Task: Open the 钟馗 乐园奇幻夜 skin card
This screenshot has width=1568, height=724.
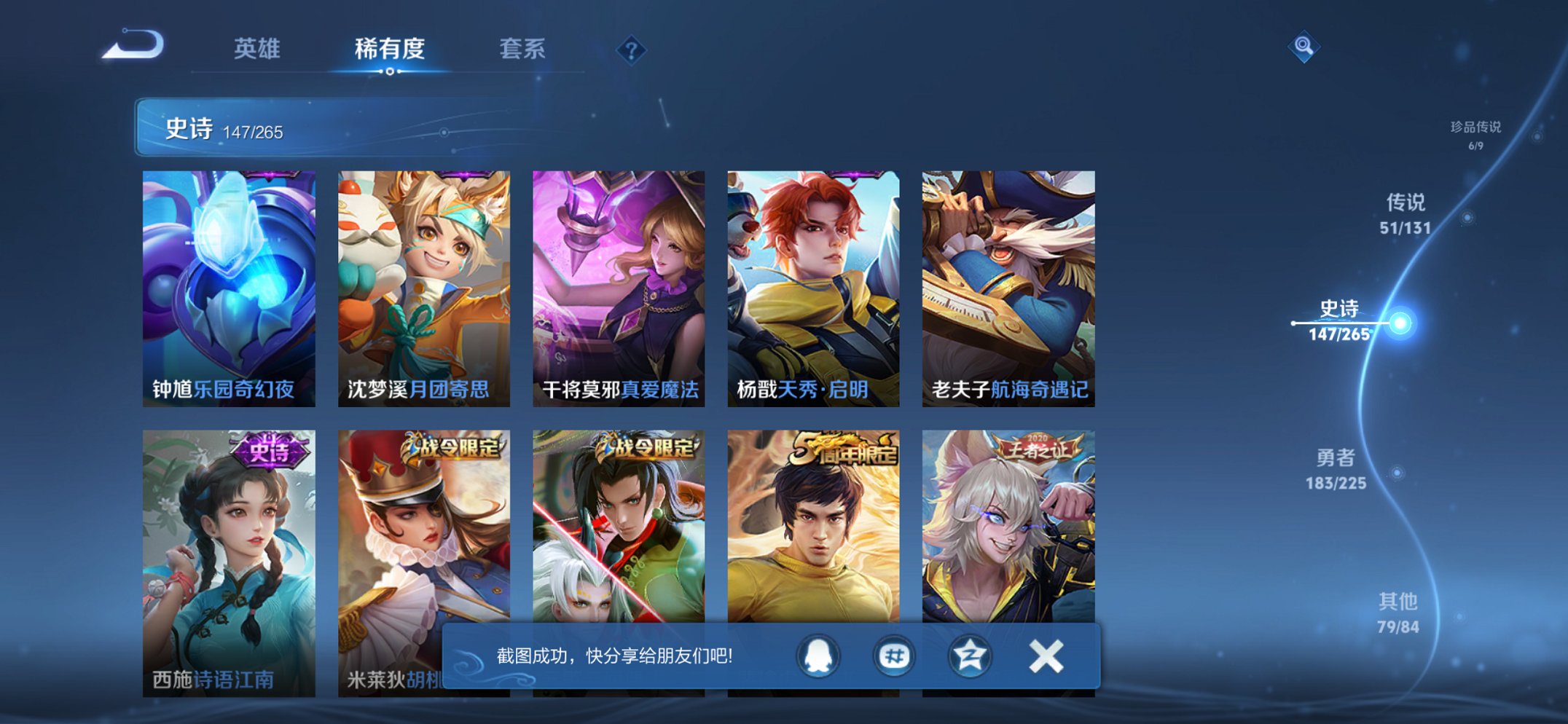Action: [230, 284]
